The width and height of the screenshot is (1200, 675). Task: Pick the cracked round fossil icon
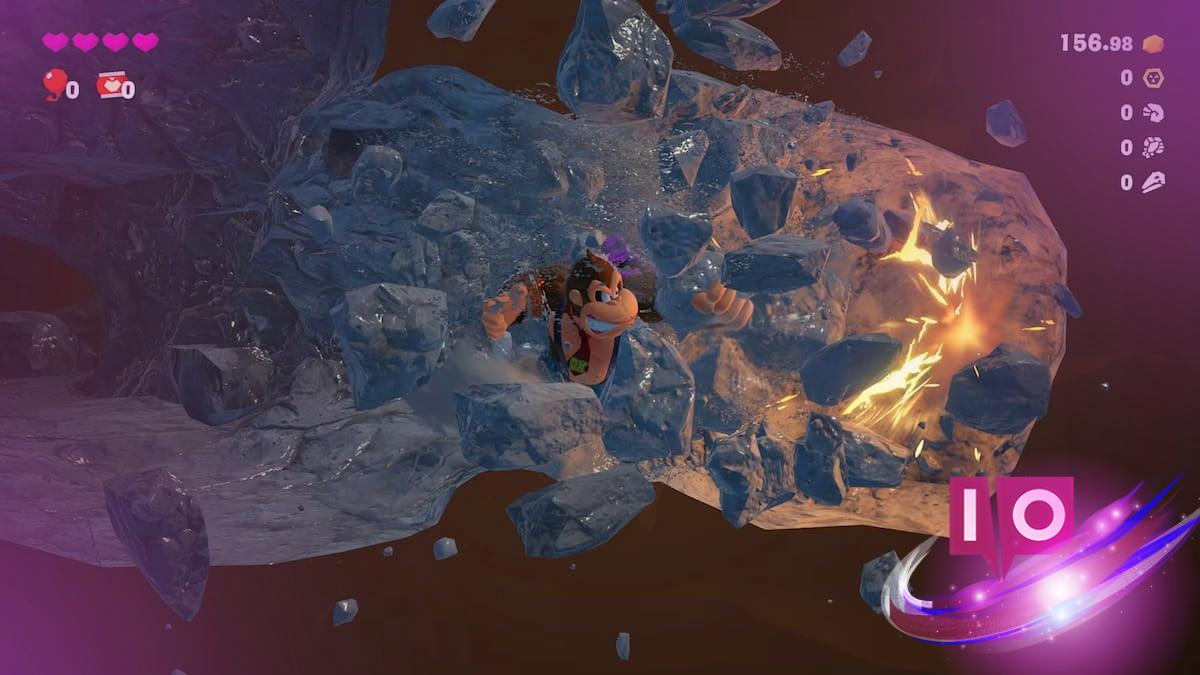click(1152, 148)
